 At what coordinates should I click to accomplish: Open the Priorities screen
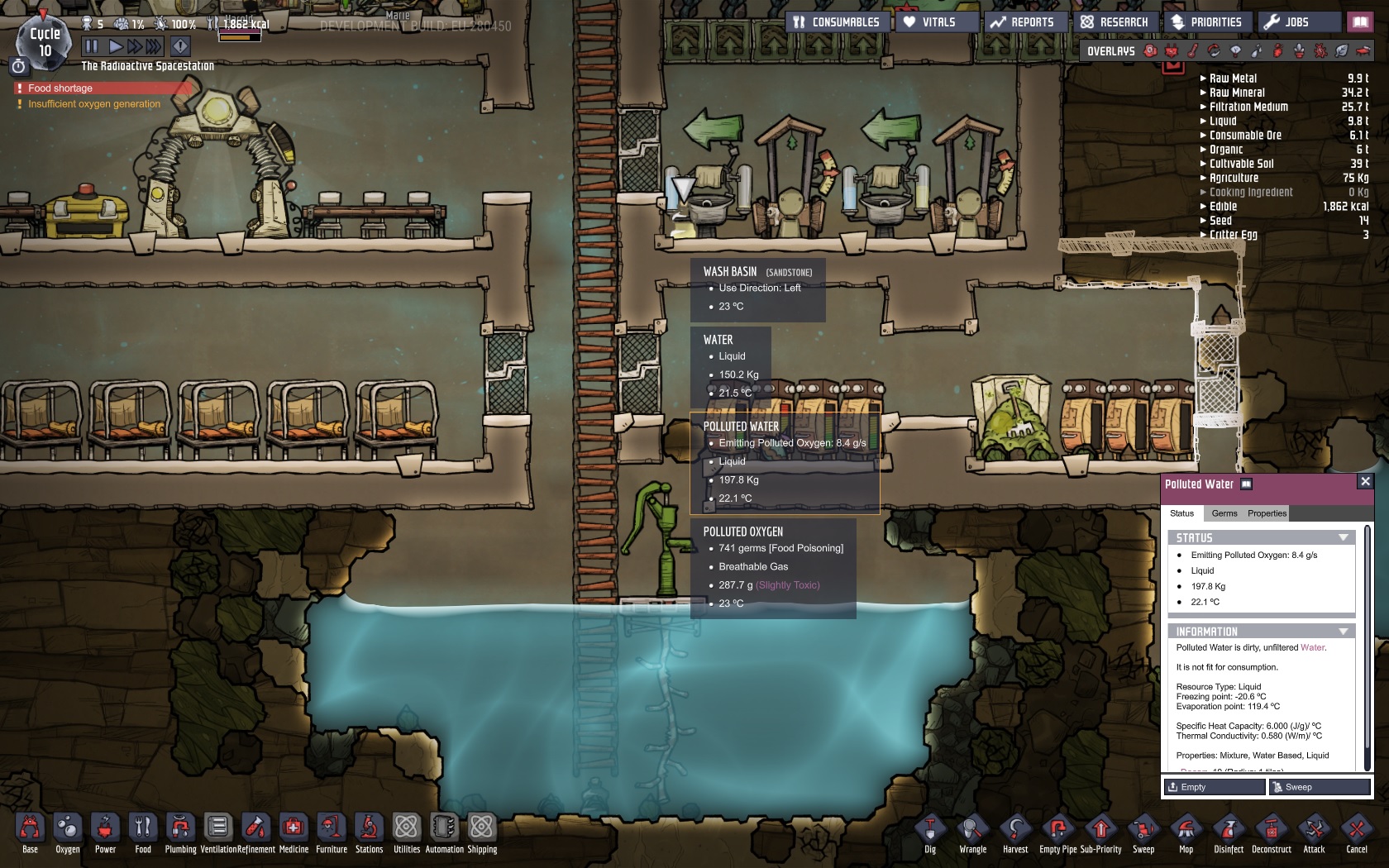tap(1207, 22)
